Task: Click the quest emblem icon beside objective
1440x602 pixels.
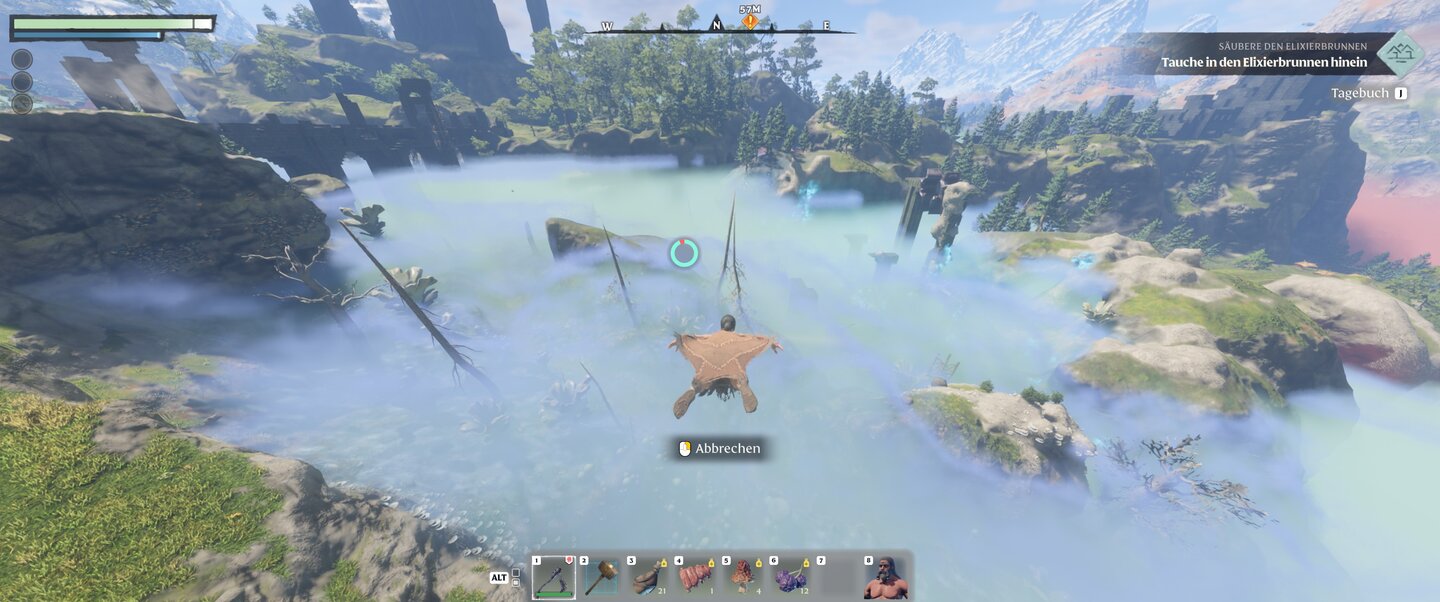Action: (x=1400, y=54)
